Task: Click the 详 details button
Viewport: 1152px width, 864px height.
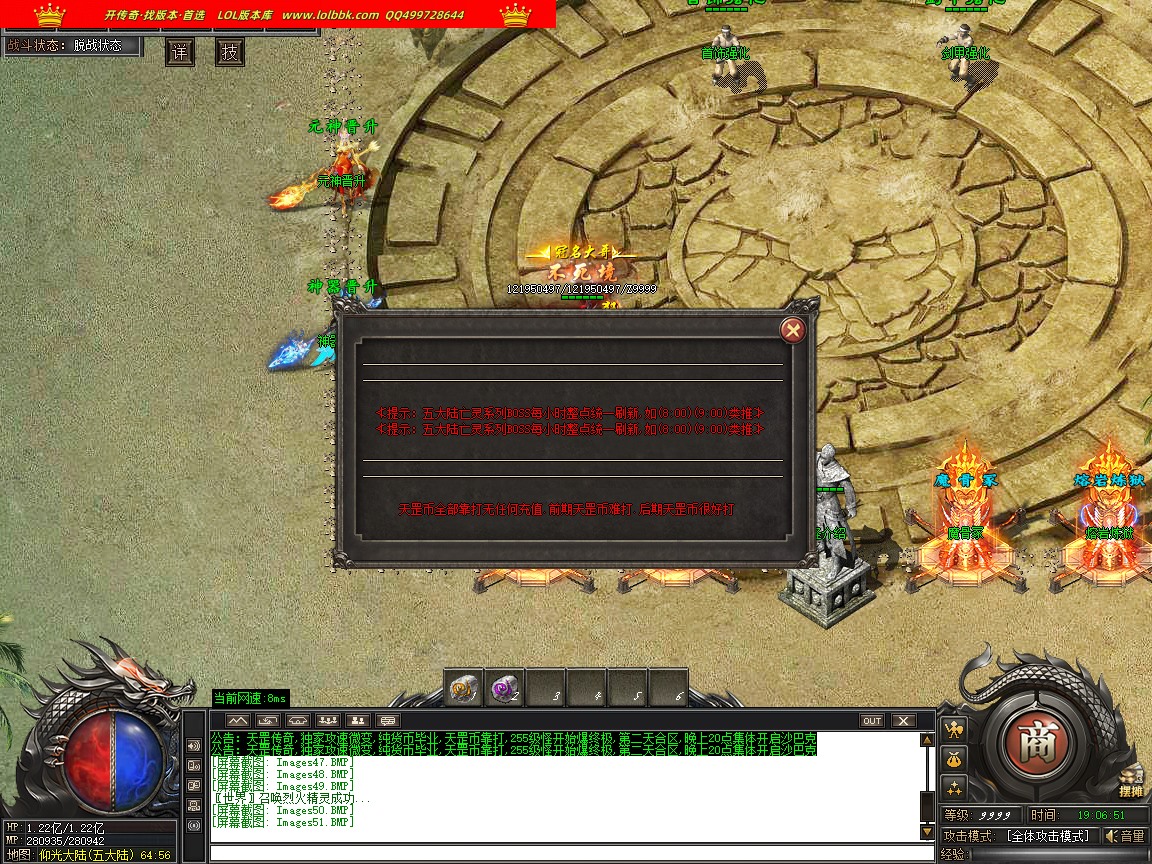Action: (x=180, y=52)
